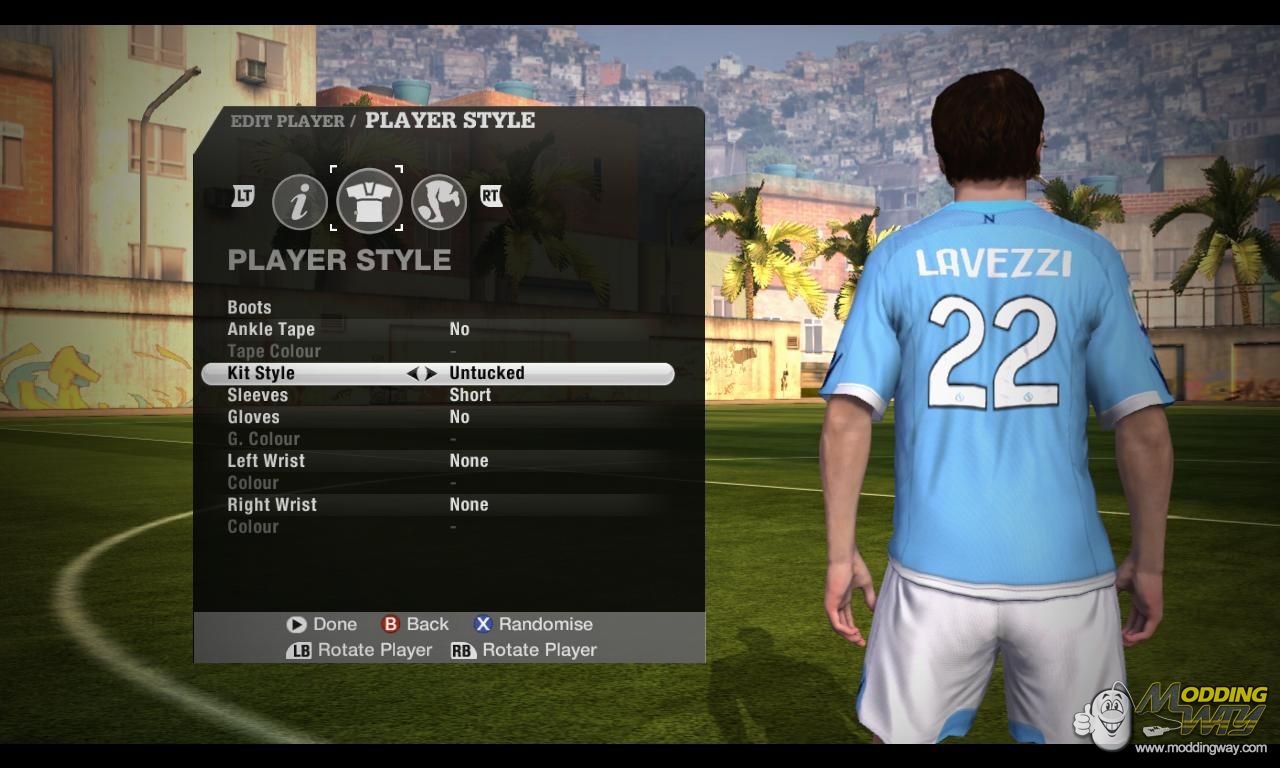1280x768 pixels.
Task: Choose the Gloves option row
Action: pos(254,417)
